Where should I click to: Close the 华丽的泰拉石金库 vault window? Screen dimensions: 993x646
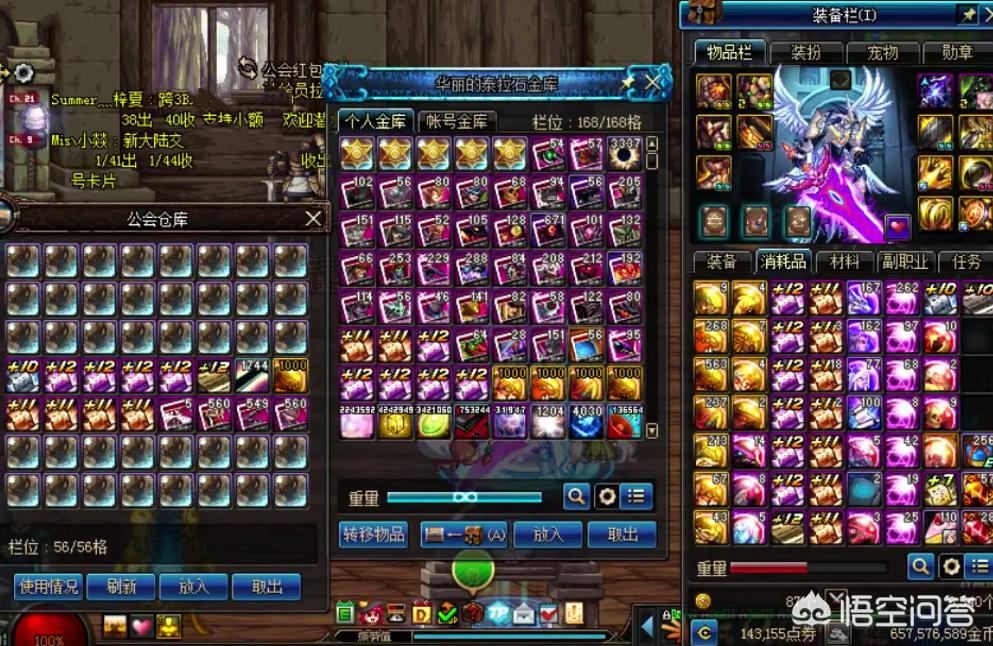click(x=655, y=82)
